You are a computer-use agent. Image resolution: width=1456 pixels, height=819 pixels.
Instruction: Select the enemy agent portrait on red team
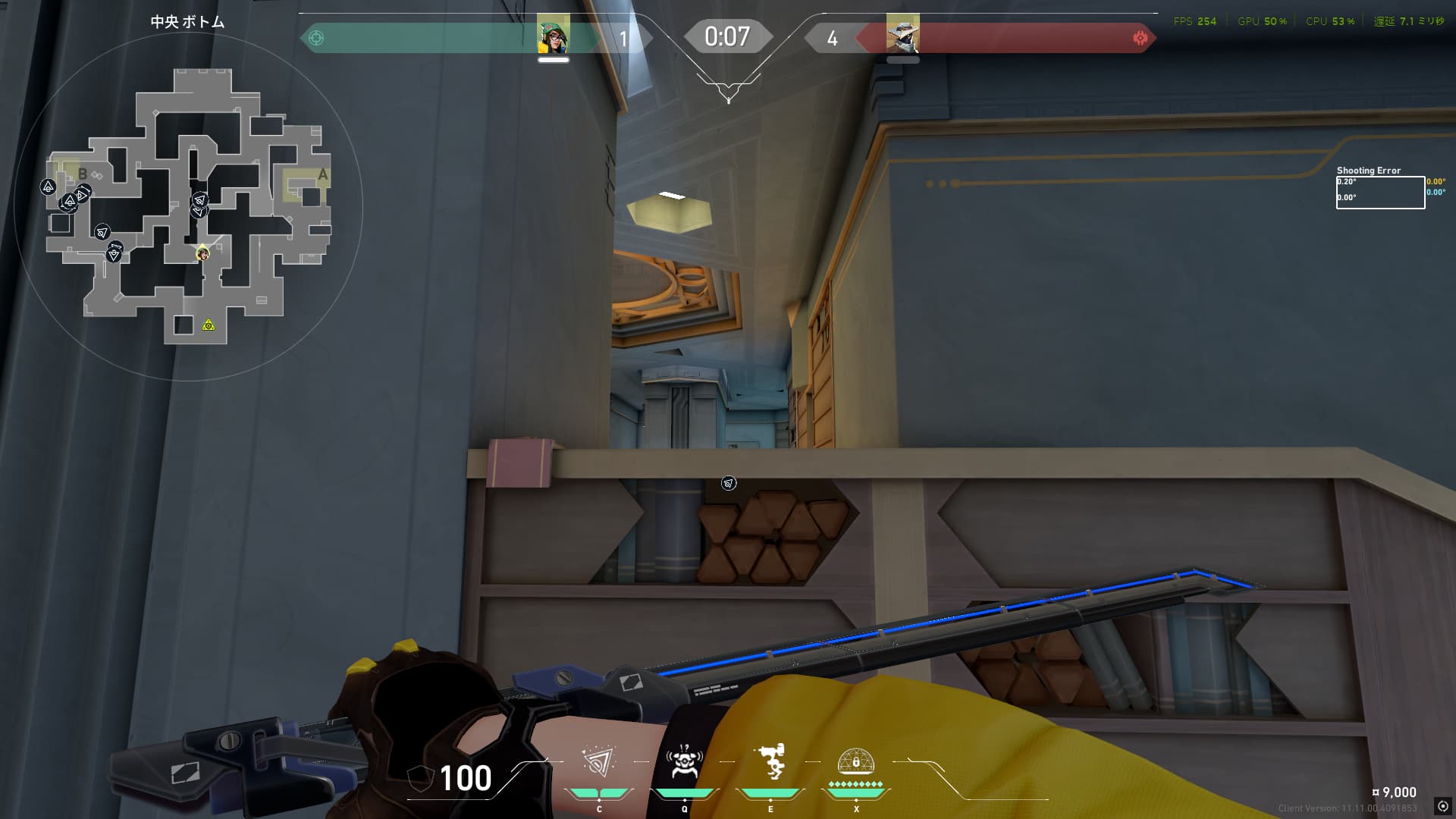point(902,34)
